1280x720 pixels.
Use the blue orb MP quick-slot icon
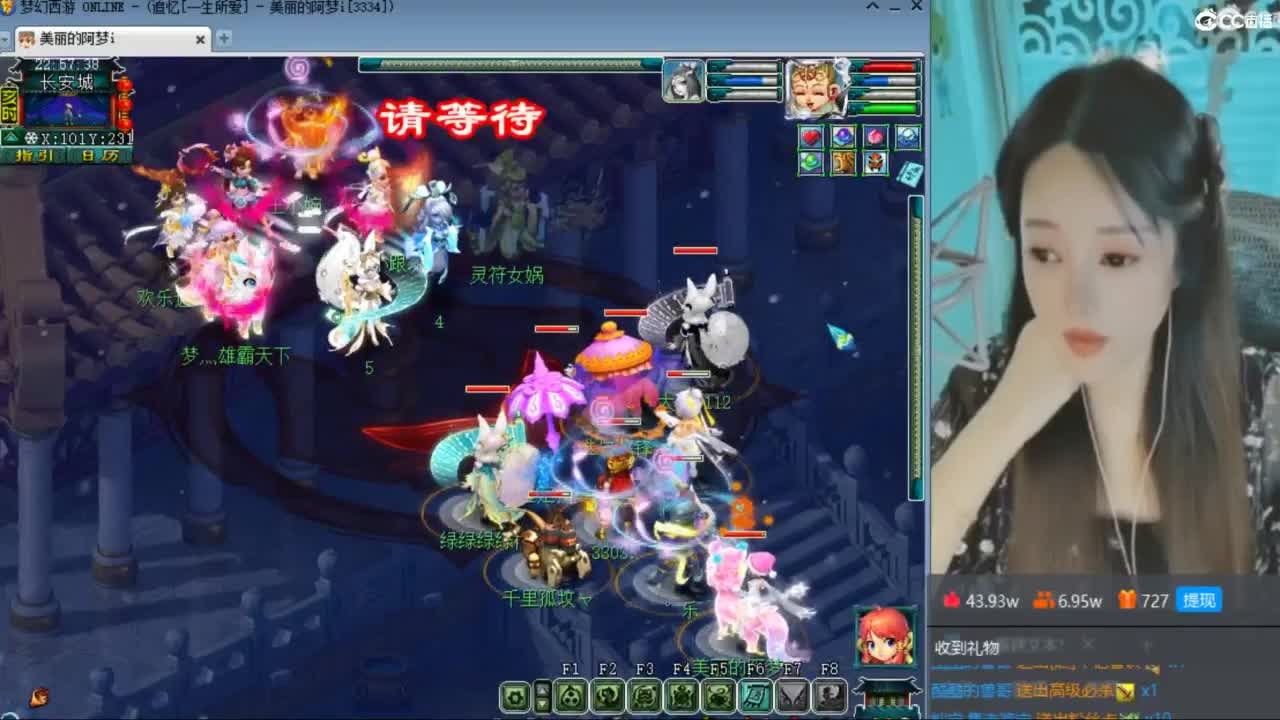tap(842, 135)
